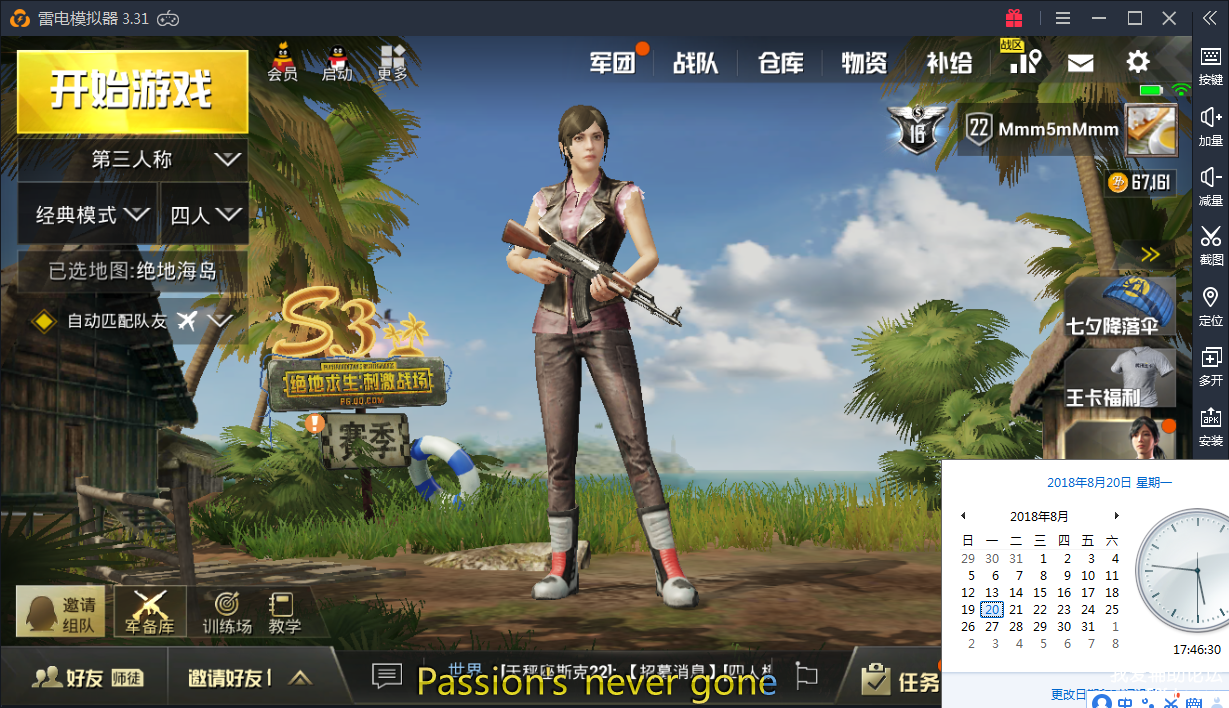Open the 教学 tutorial
Viewport: 1229px width, 708px height.
(x=284, y=612)
